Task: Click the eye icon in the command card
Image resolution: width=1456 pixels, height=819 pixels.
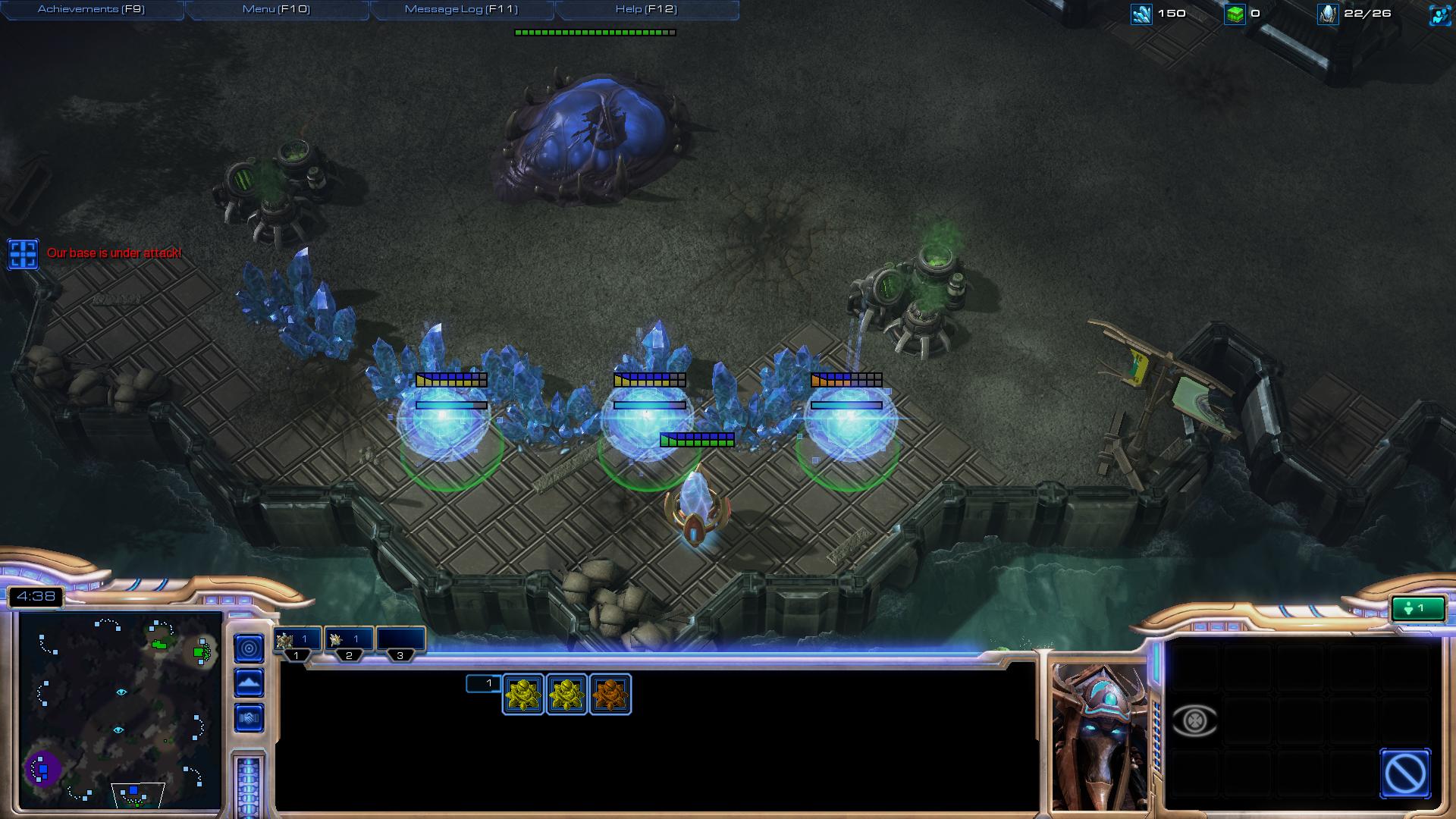Action: pyautogui.click(x=1194, y=720)
